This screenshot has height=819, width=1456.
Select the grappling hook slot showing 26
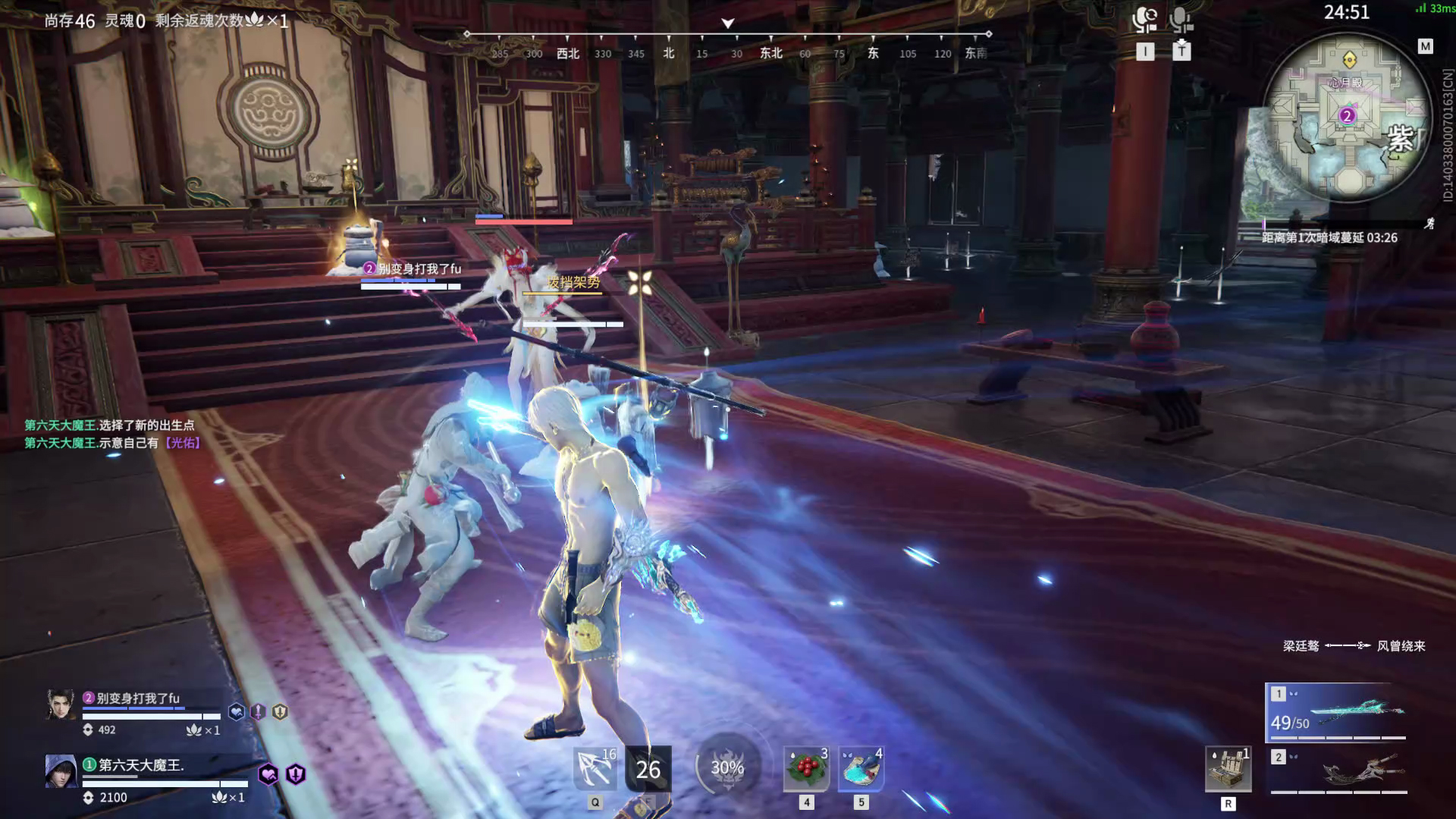tap(648, 770)
